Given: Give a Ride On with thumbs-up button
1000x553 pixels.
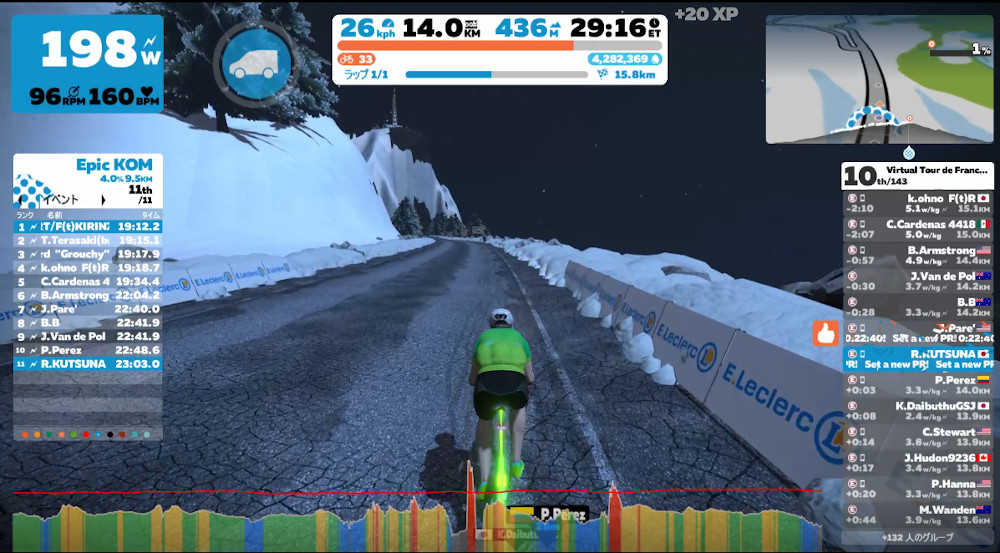Looking at the screenshot, I should tap(826, 333).
